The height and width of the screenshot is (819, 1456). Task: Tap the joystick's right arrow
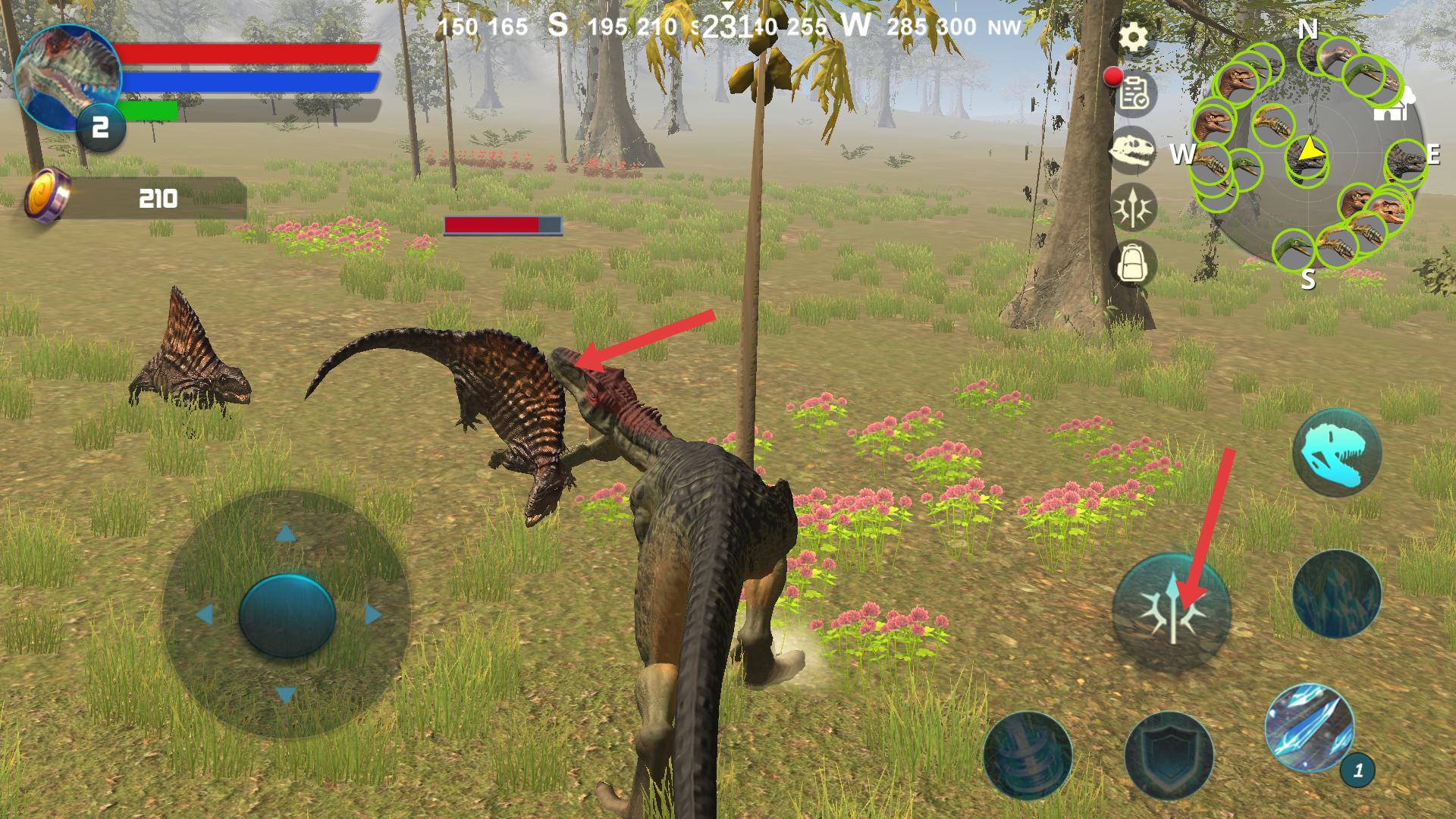tap(372, 614)
